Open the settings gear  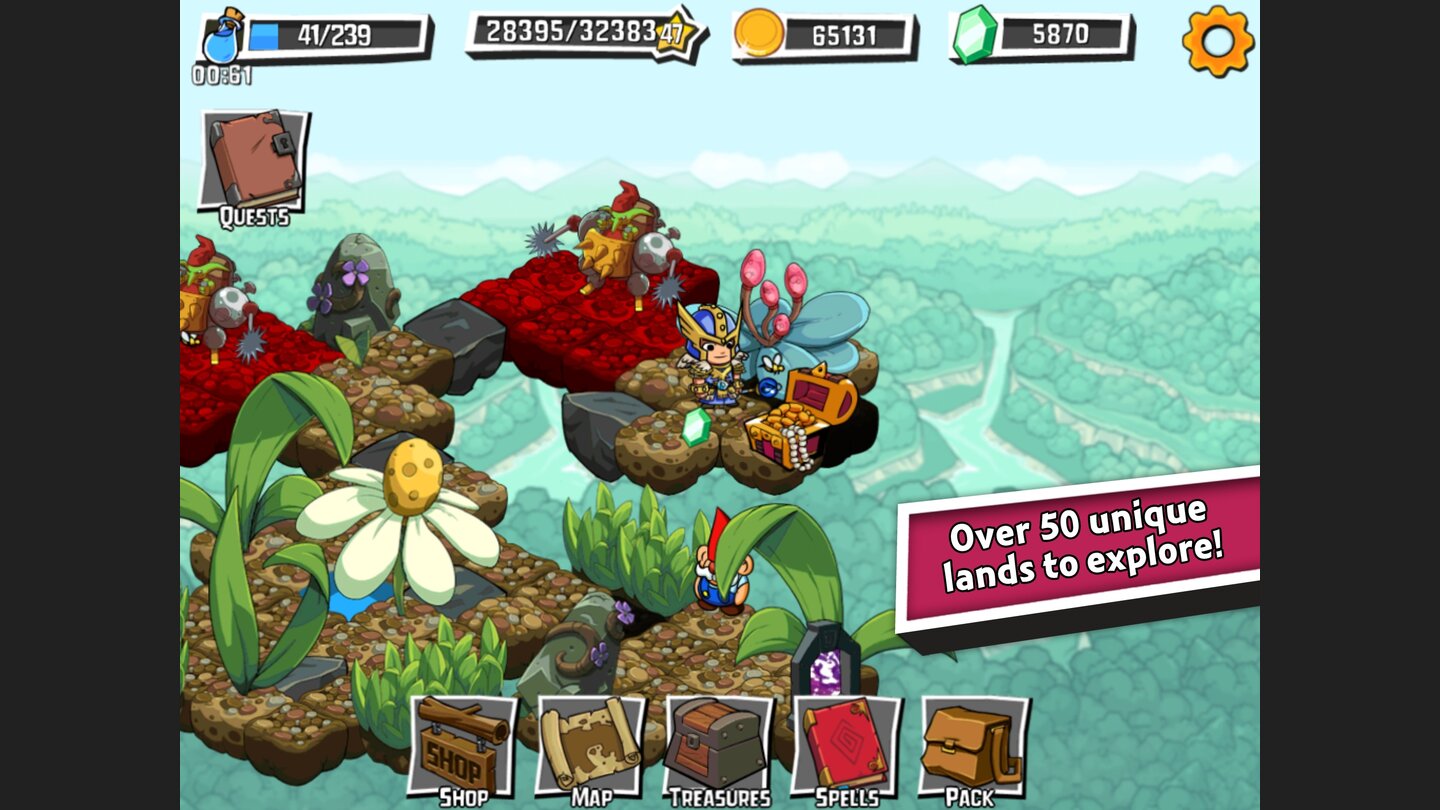tap(1218, 42)
